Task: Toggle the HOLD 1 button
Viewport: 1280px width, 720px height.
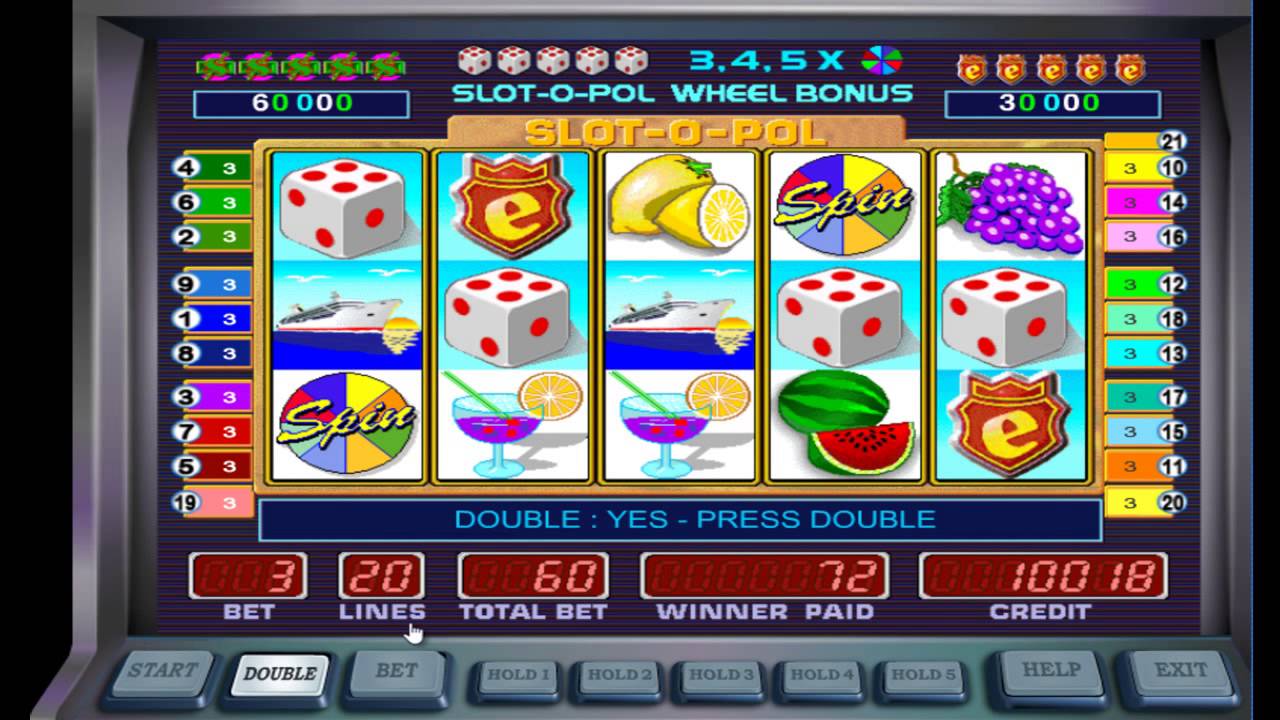Action: [x=517, y=675]
